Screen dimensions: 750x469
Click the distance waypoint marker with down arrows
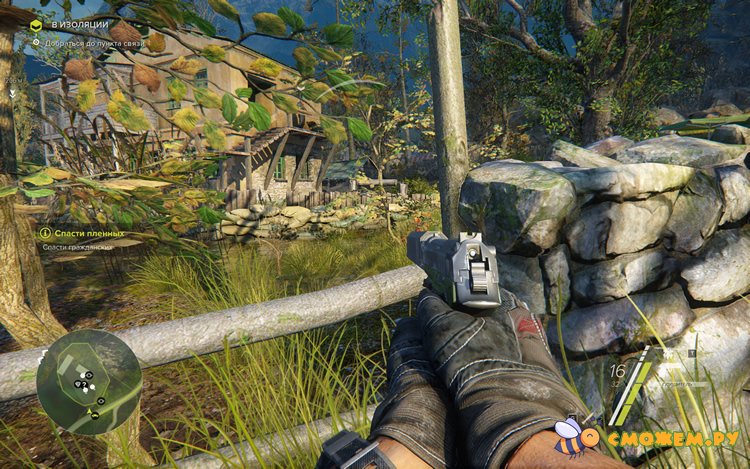[14, 91]
